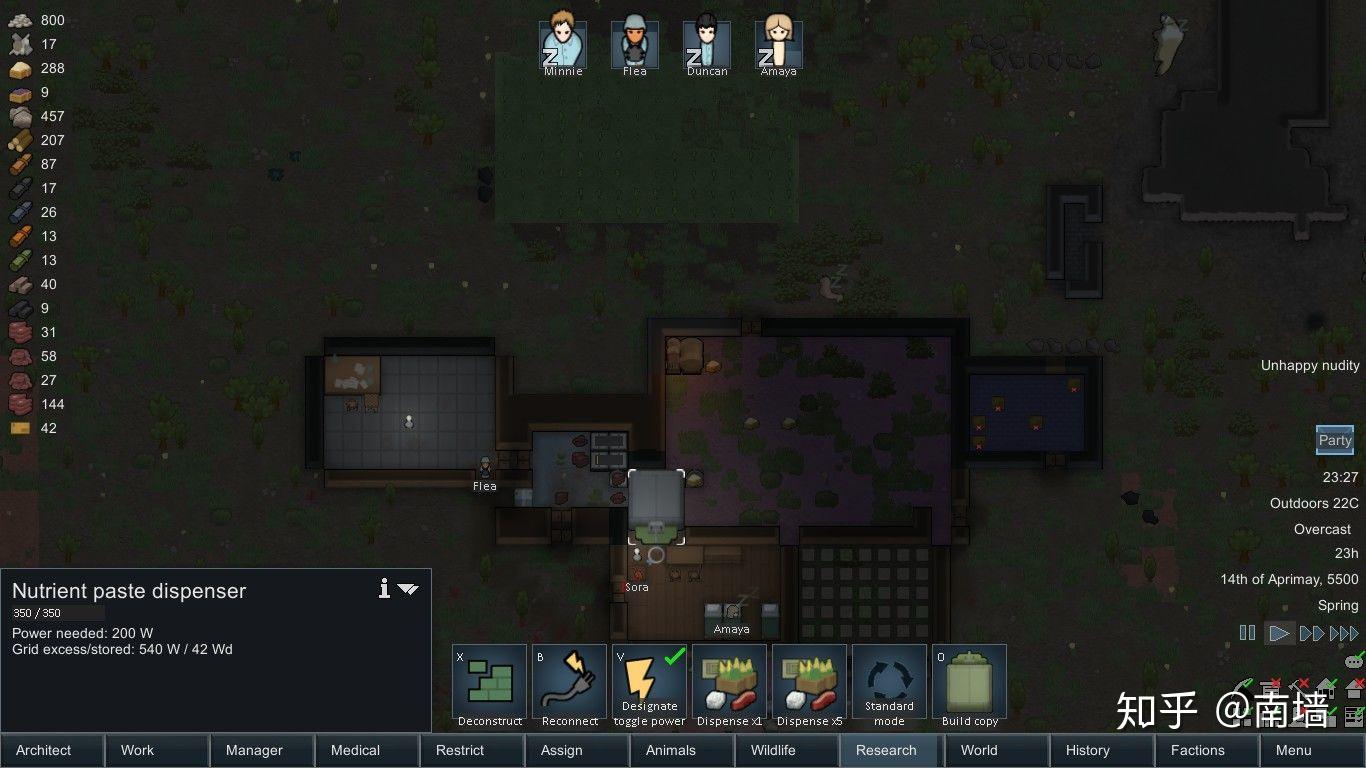
Task: Click the pause icon in time controls
Action: 1247,632
